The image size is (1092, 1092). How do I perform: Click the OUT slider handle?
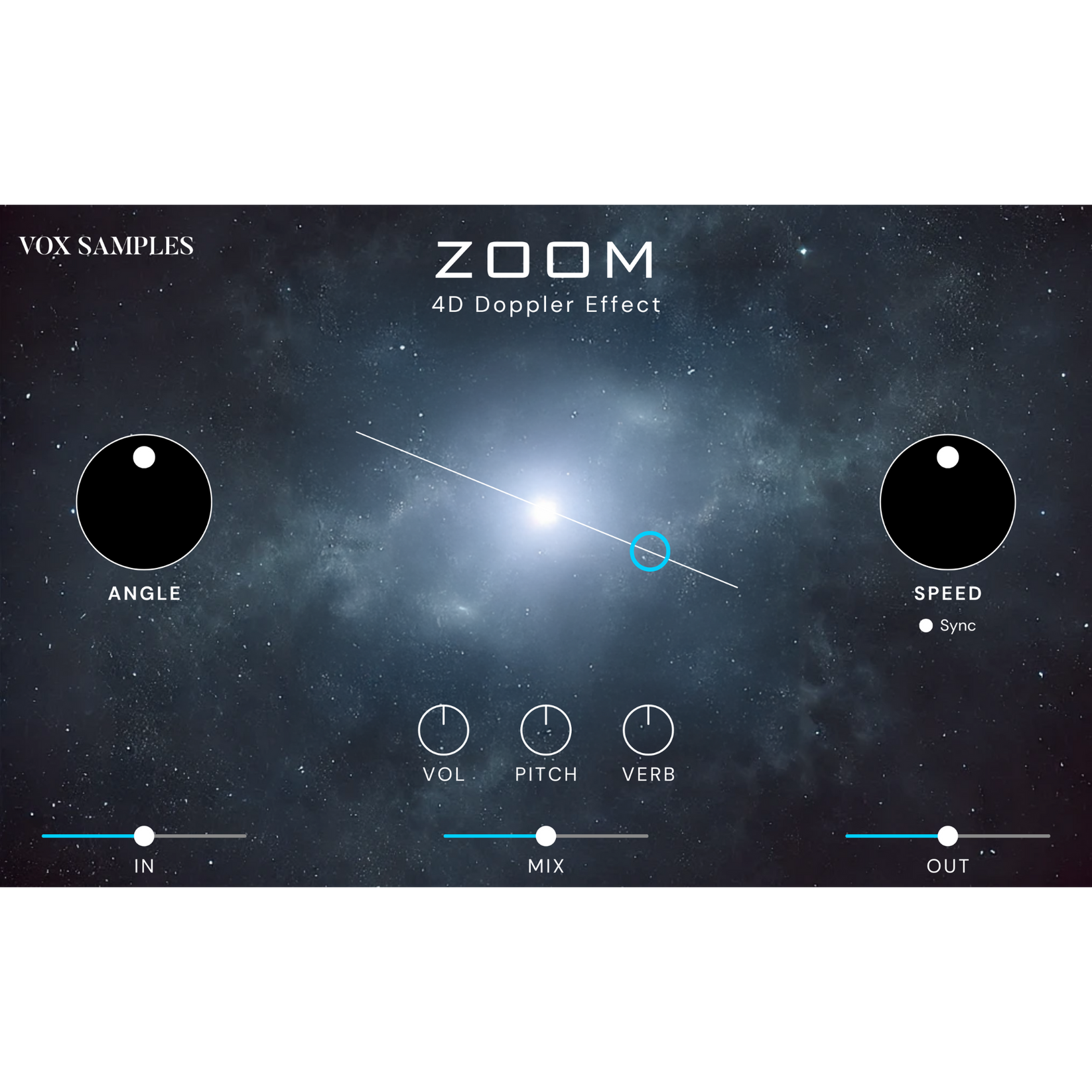coord(947,837)
